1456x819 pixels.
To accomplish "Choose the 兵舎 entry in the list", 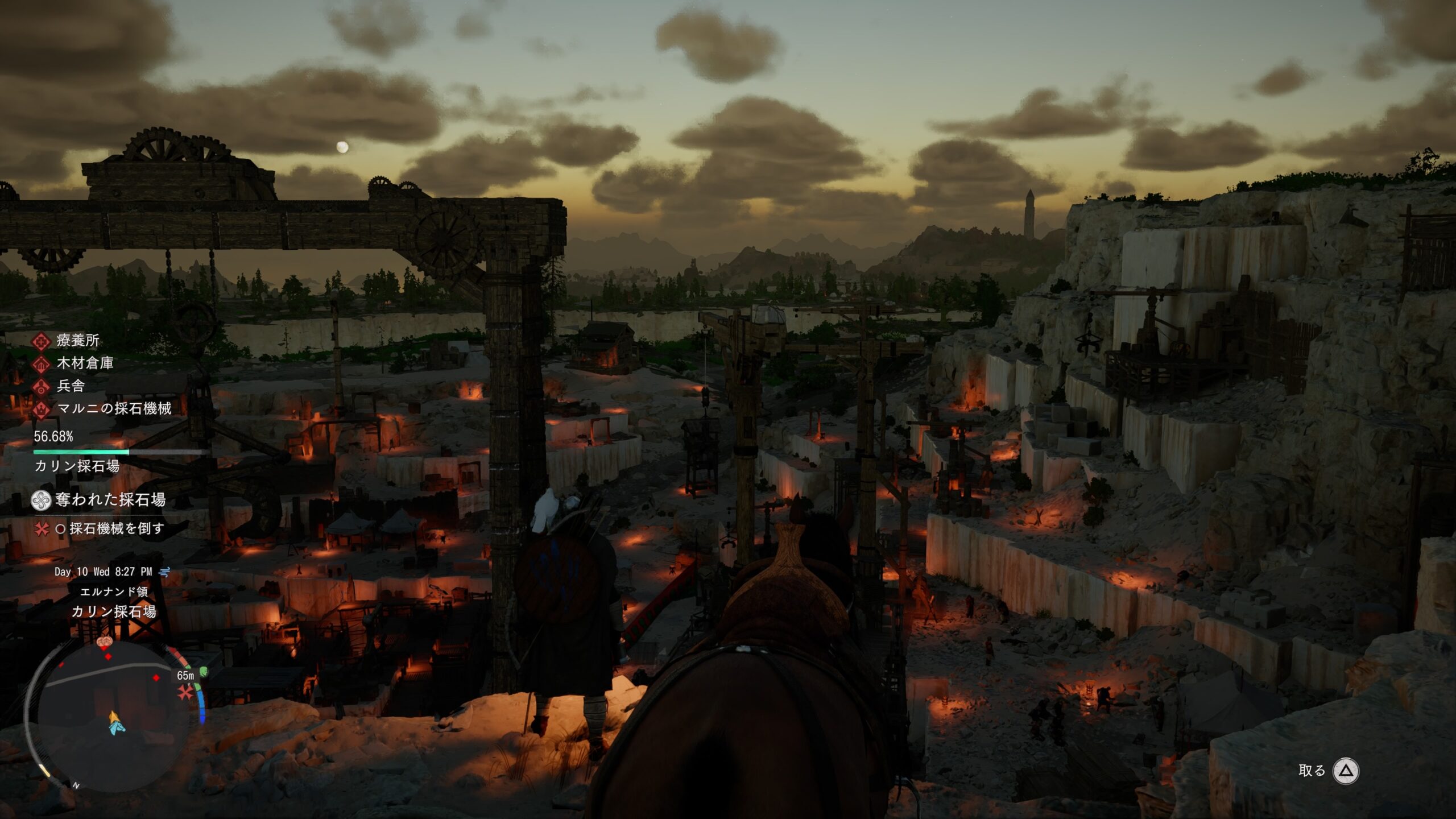I will pyautogui.click(x=71, y=386).
